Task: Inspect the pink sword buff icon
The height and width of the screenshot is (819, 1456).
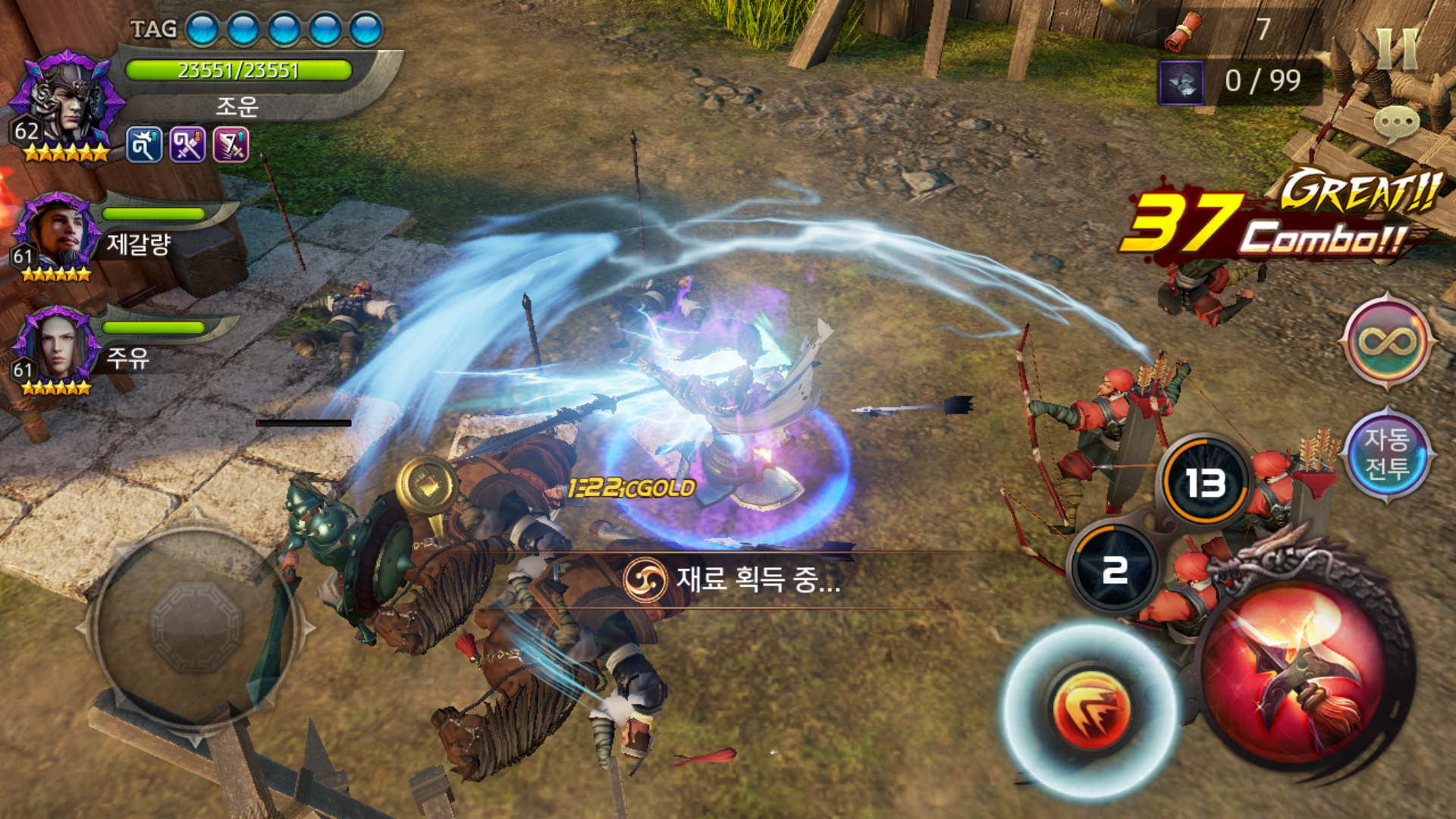Action: click(231, 145)
